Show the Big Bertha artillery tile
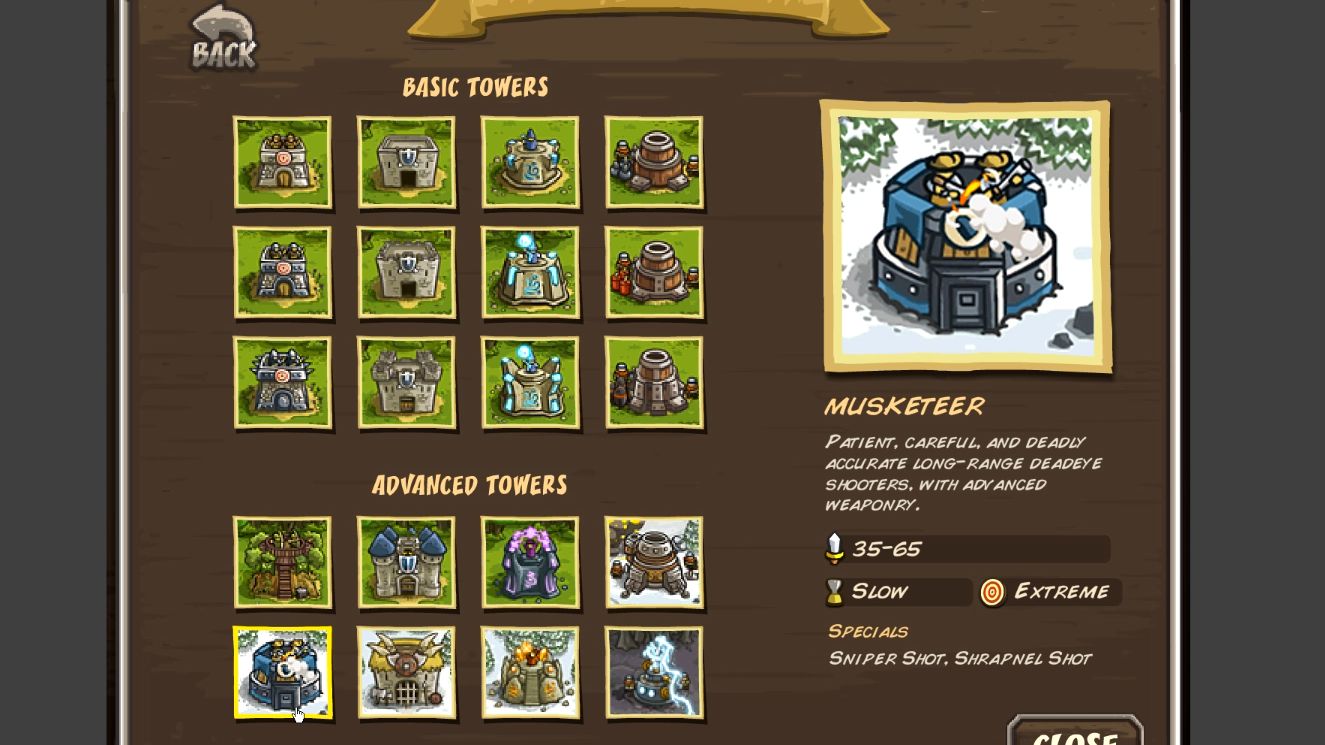The width and height of the screenshot is (1325, 745). [x=654, y=562]
